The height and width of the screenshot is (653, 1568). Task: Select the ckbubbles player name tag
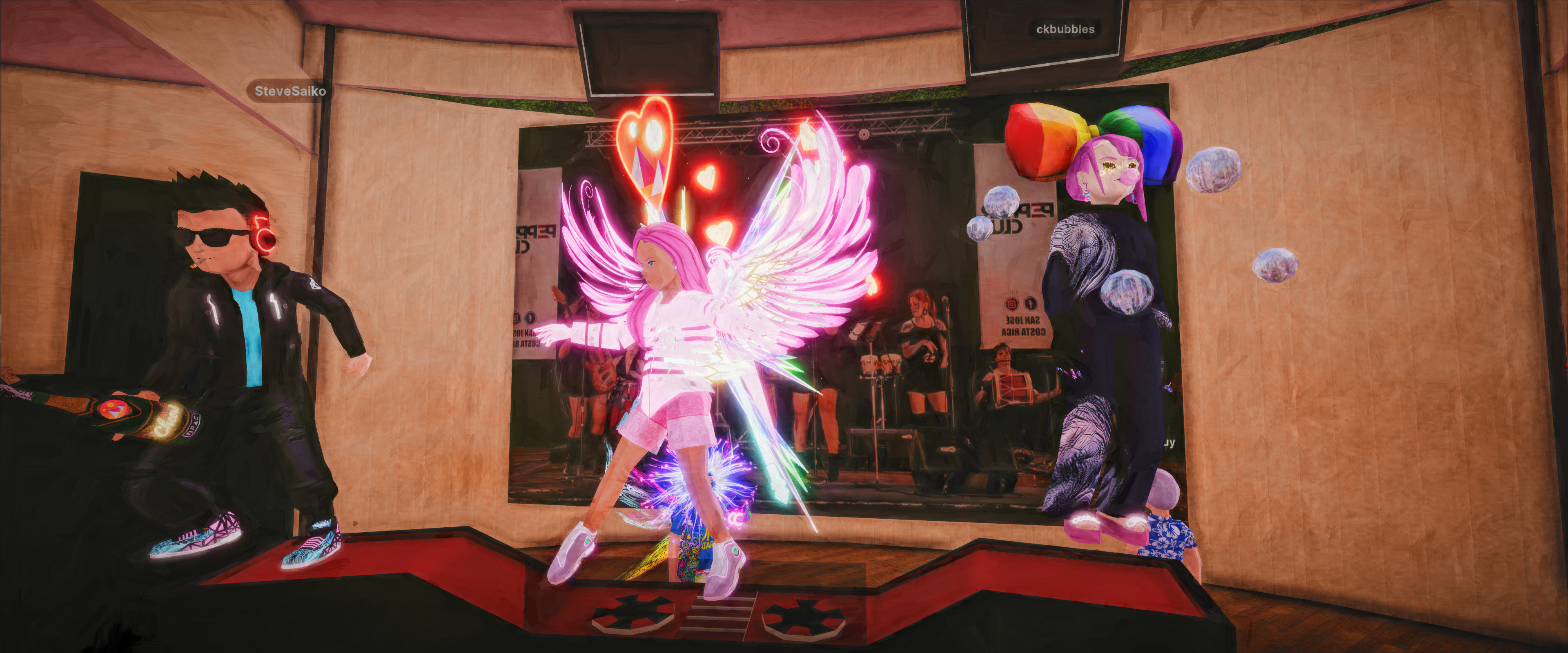click(x=1065, y=29)
